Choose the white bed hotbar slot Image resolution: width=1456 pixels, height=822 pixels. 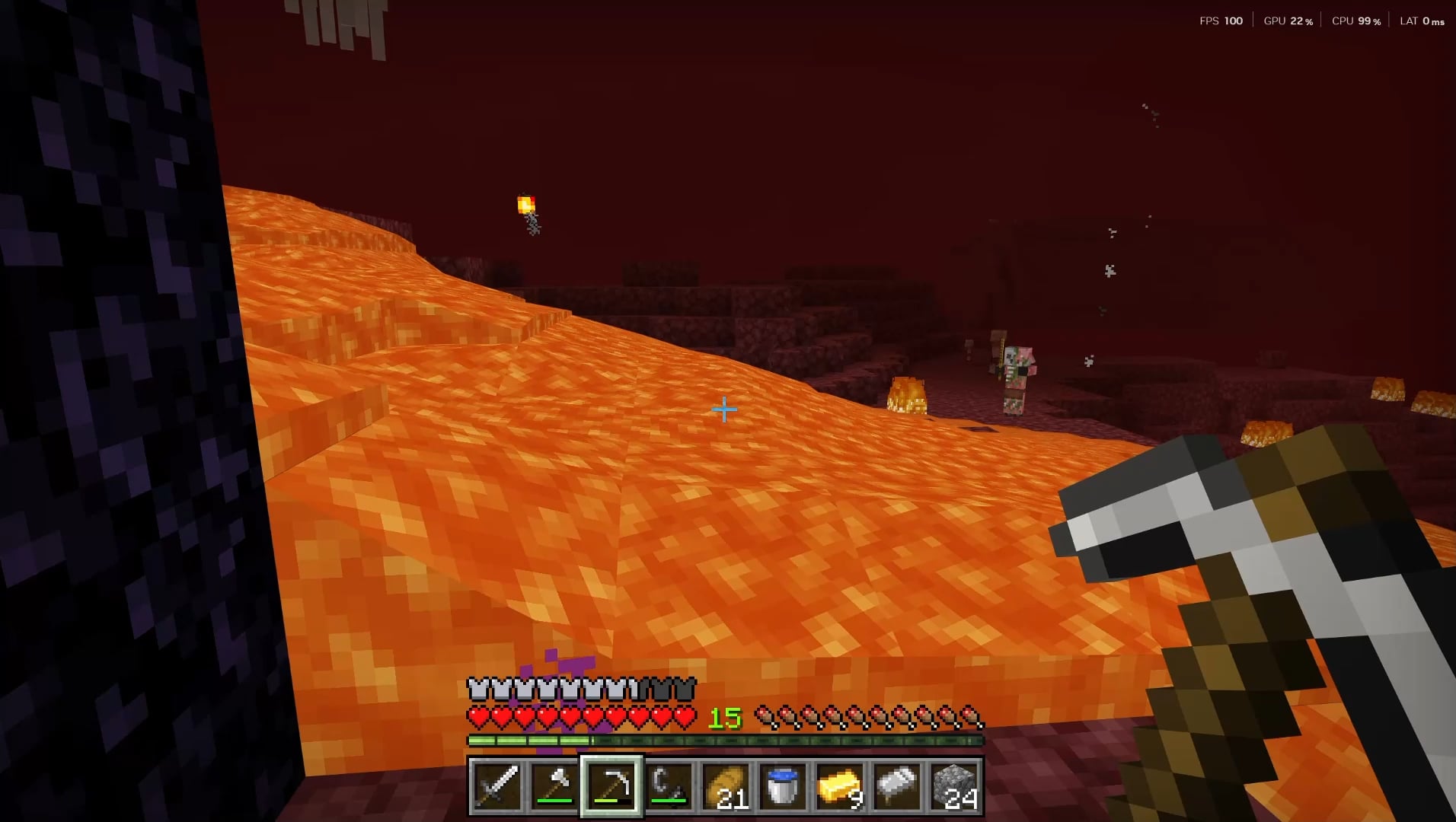(x=897, y=785)
